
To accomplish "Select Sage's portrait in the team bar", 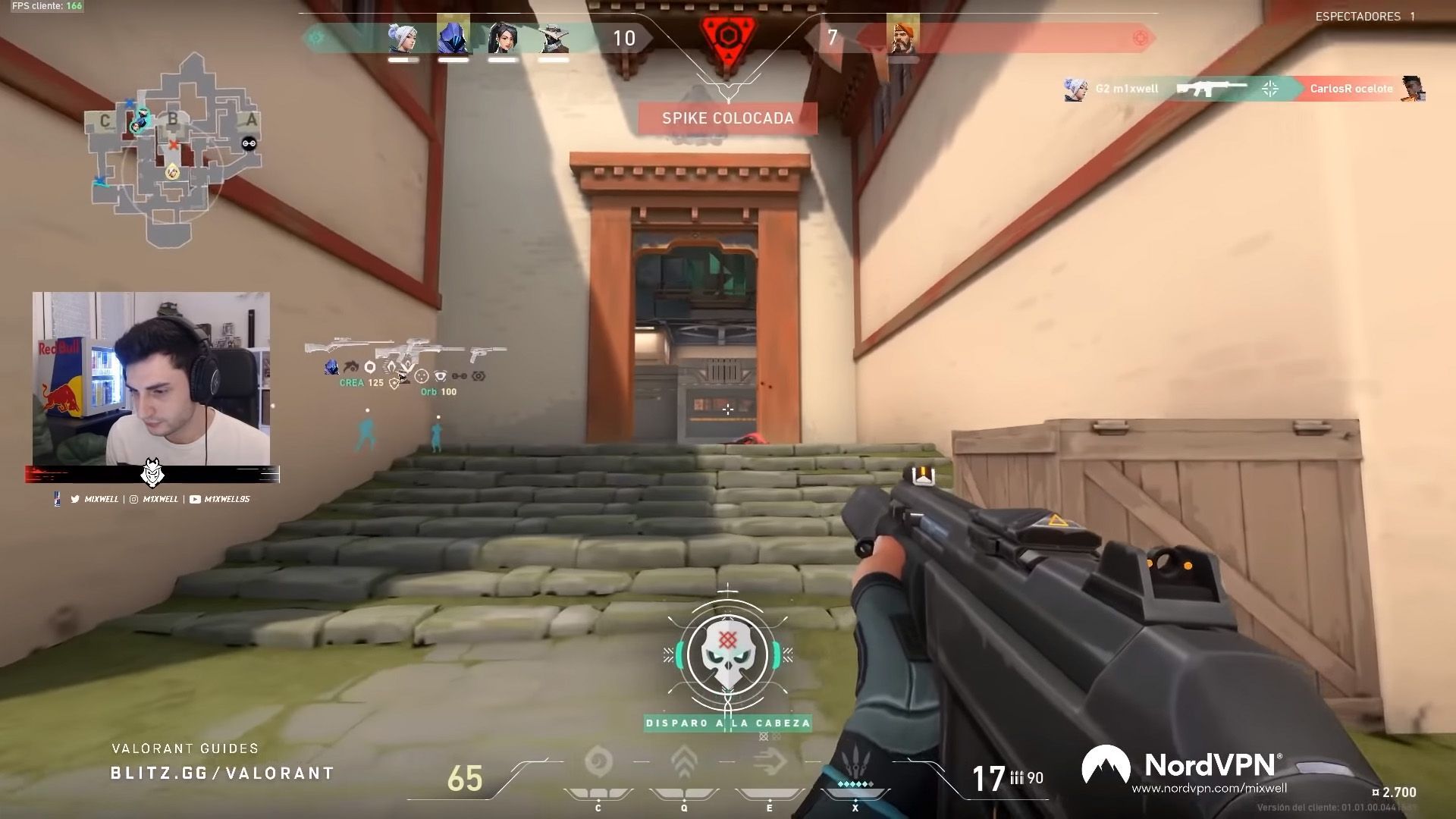I will click(503, 38).
